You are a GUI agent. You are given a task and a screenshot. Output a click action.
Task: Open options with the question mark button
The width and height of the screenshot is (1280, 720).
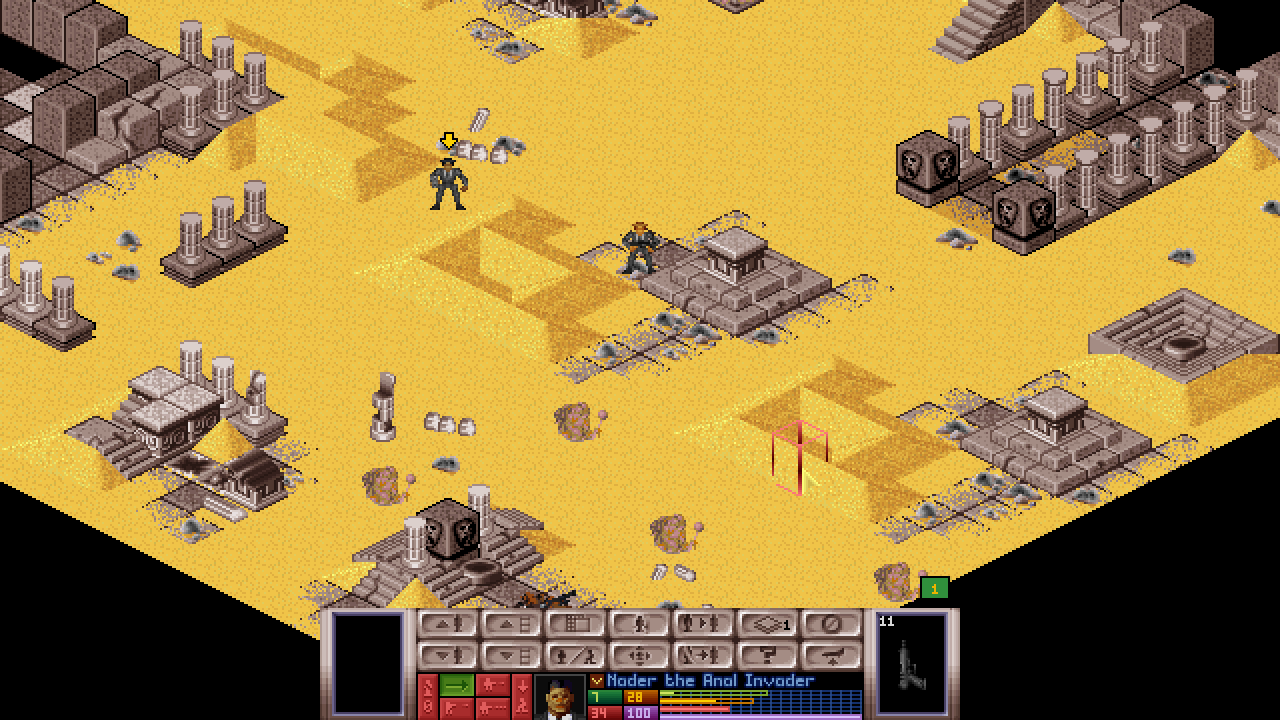(767, 656)
